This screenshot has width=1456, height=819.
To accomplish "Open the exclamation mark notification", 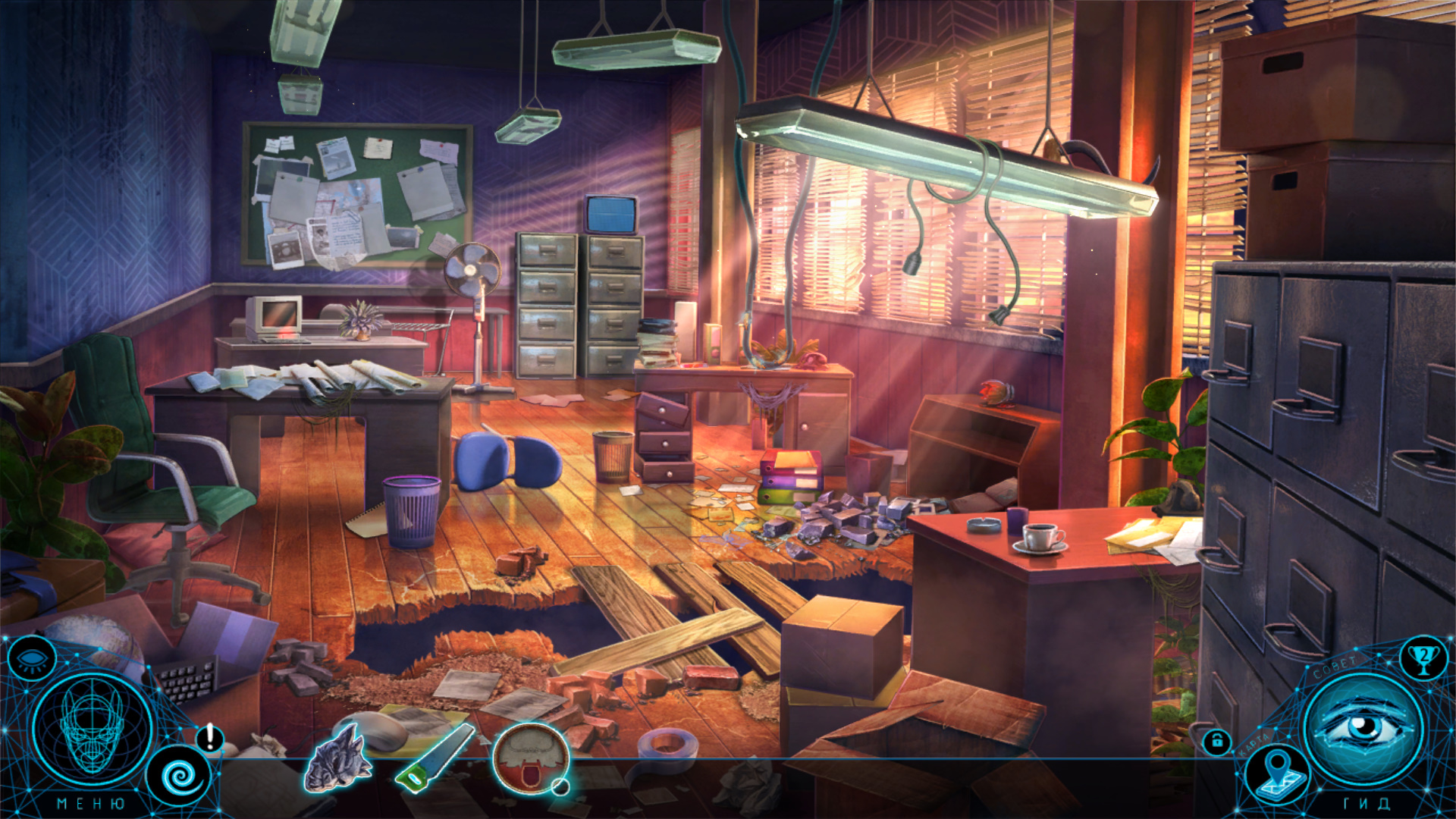I will 210,737.
